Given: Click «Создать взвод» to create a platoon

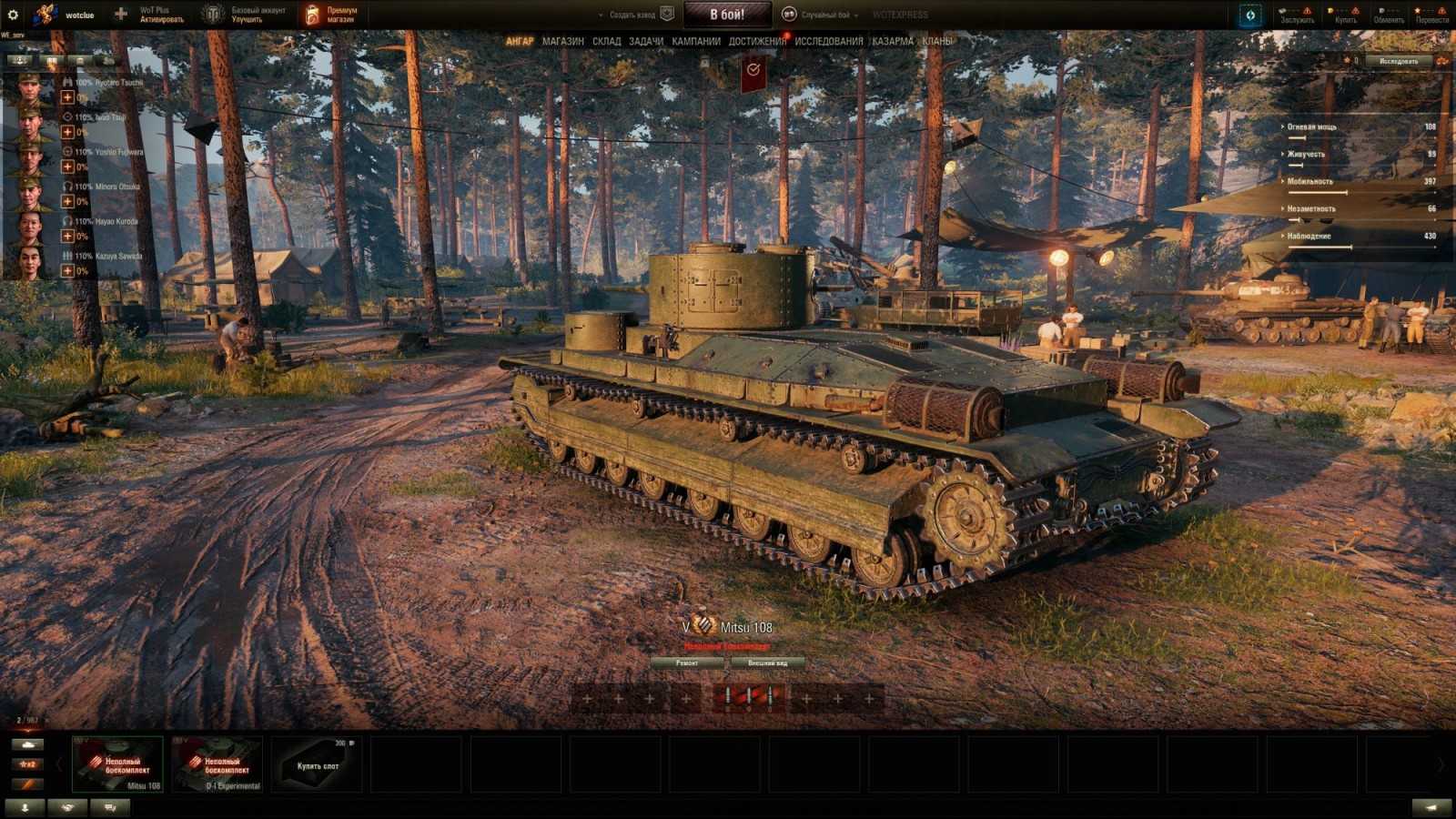Looking at the screenshot, I should tap(632, 15).
